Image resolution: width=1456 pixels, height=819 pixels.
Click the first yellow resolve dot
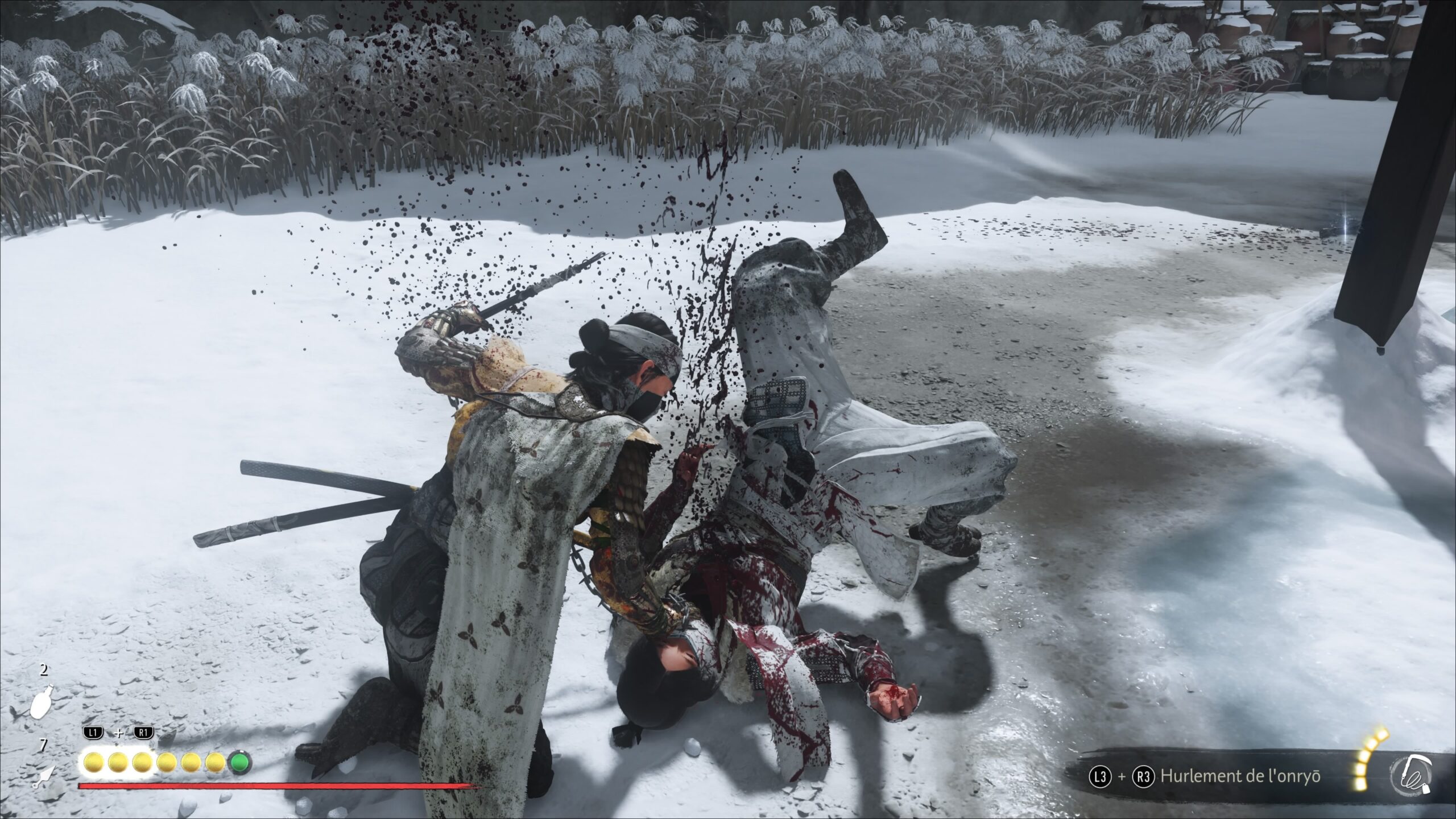93,763
